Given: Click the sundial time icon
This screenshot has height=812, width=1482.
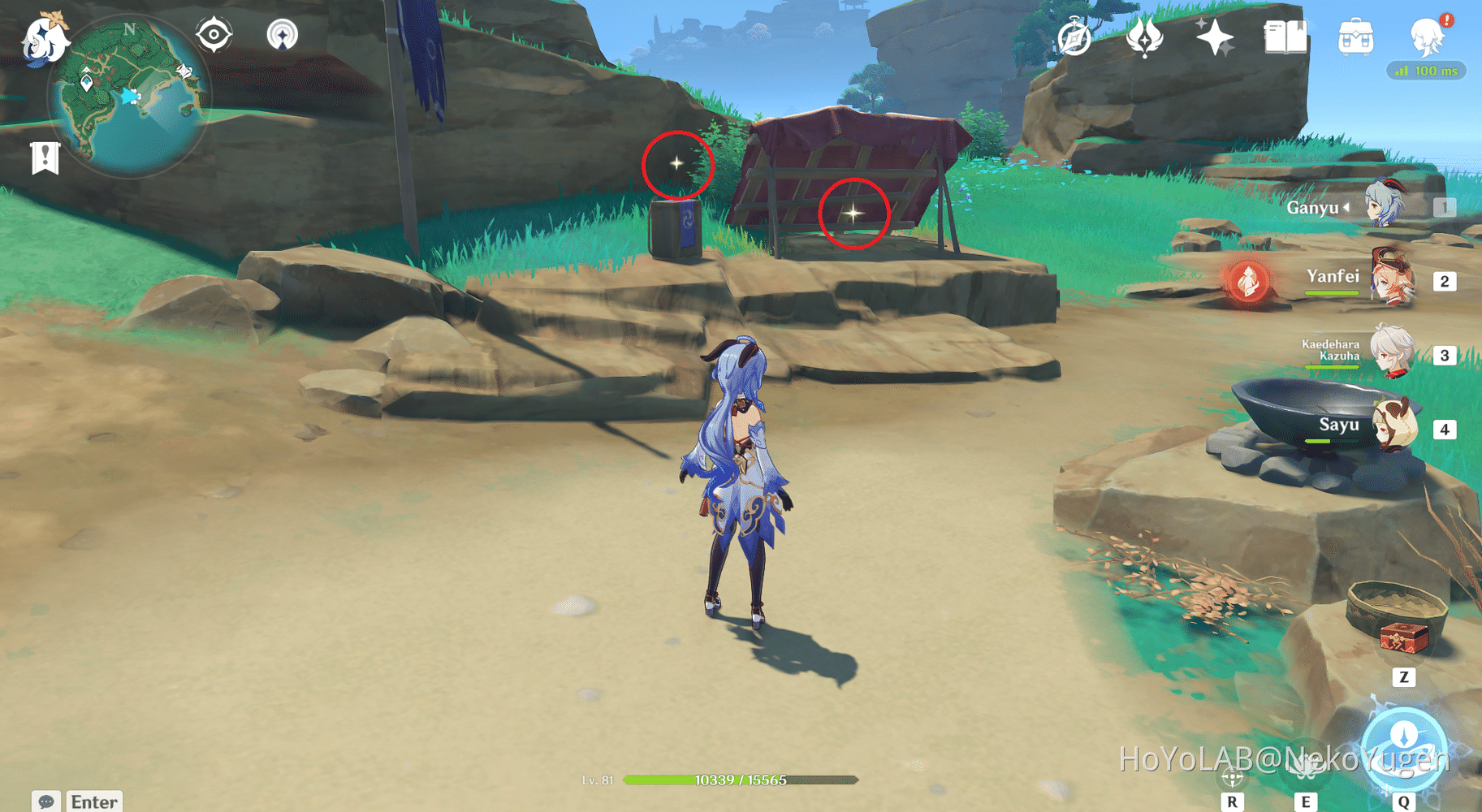Looking at the screenshot, I should click(x=1074, y=37).
